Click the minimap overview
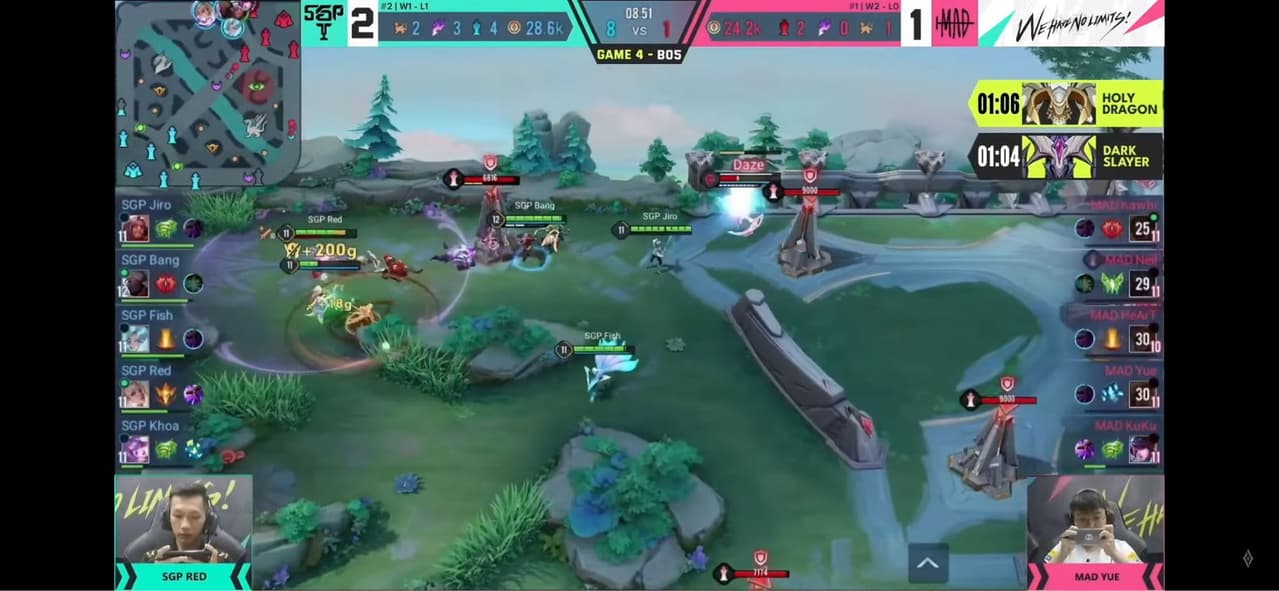The width and height of the screenshot is (1279, 591). [207, 95]
